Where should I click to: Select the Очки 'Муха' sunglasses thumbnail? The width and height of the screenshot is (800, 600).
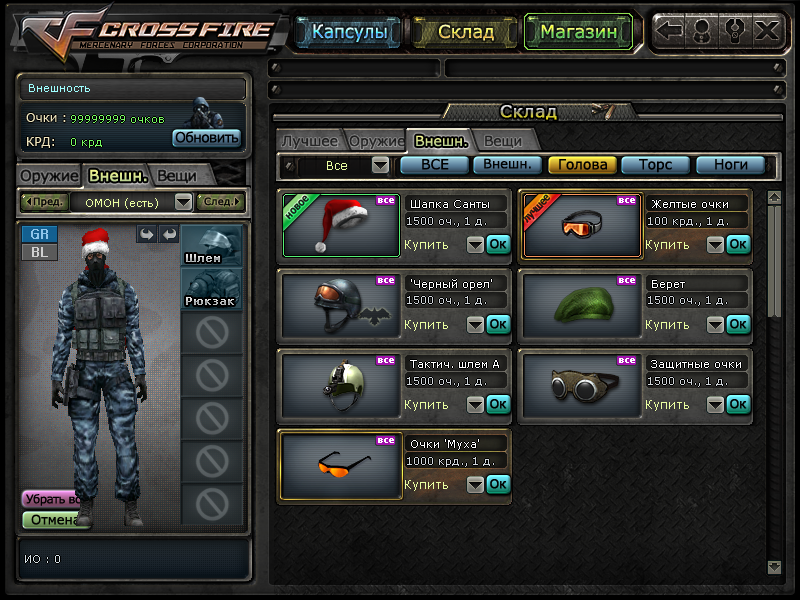point(341,466)
